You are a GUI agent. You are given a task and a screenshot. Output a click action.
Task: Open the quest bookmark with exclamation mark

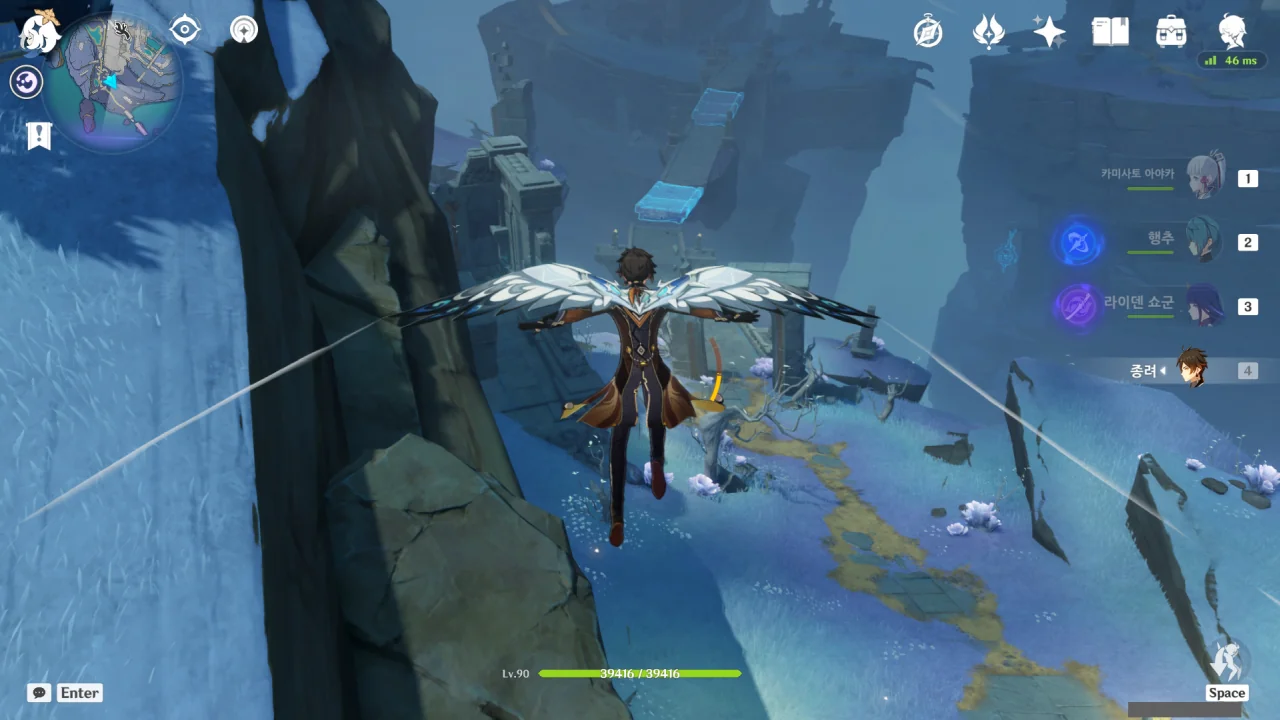[x=39, y=136]
